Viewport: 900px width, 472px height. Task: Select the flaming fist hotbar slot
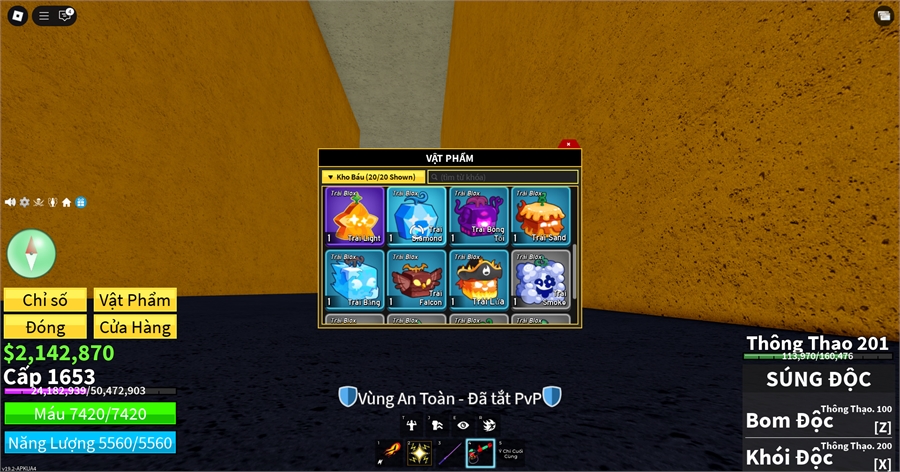tap(389, 452)
